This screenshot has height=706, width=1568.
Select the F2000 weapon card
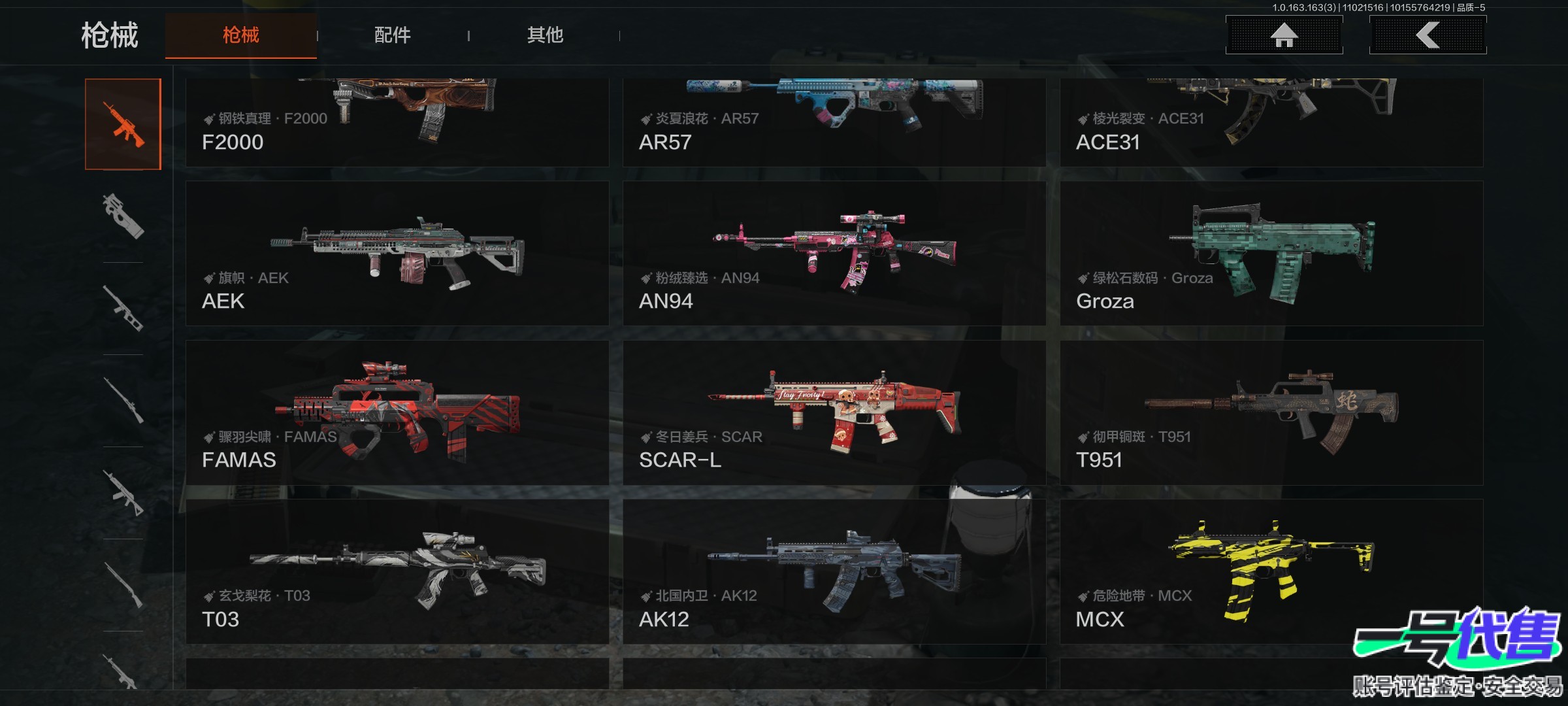tap(397, 122)
